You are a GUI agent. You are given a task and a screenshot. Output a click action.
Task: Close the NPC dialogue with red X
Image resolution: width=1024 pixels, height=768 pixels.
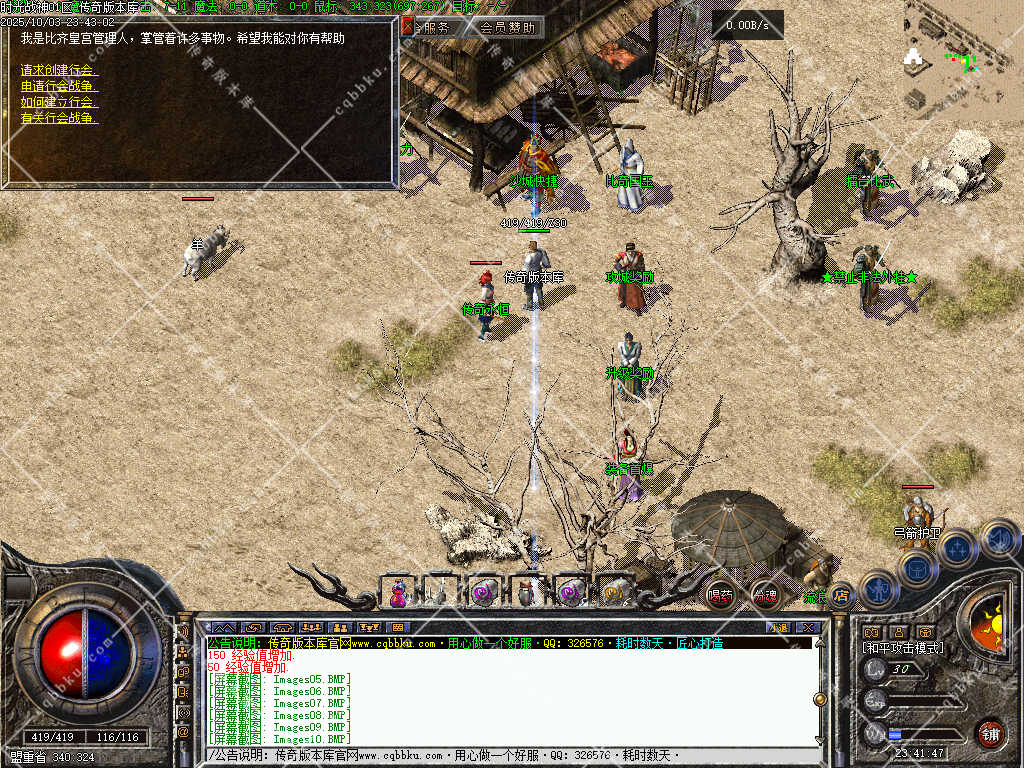407,27
